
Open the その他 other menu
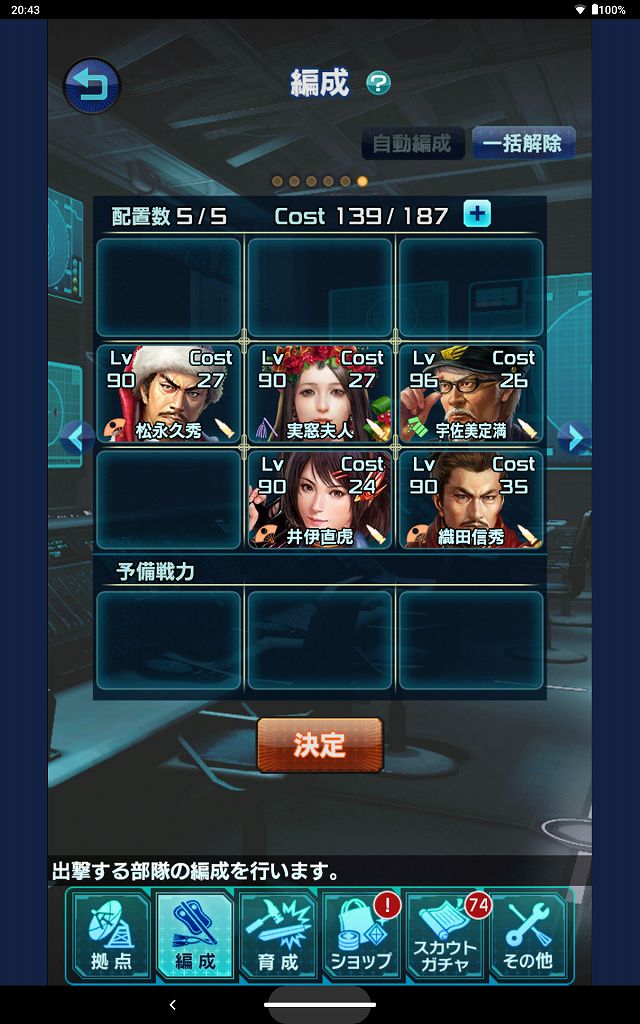pos(528,935)
